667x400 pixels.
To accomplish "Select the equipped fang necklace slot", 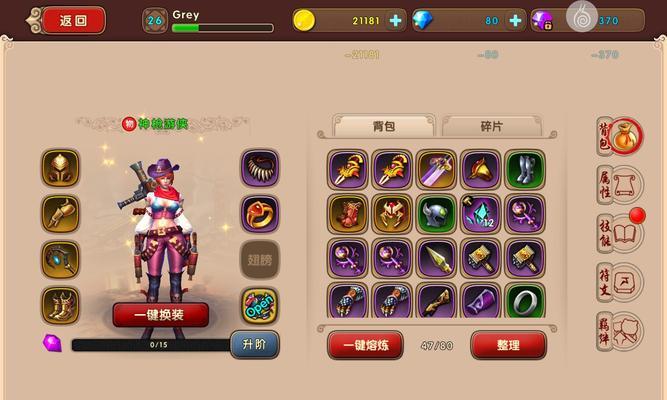I will (x=261, y=168).
